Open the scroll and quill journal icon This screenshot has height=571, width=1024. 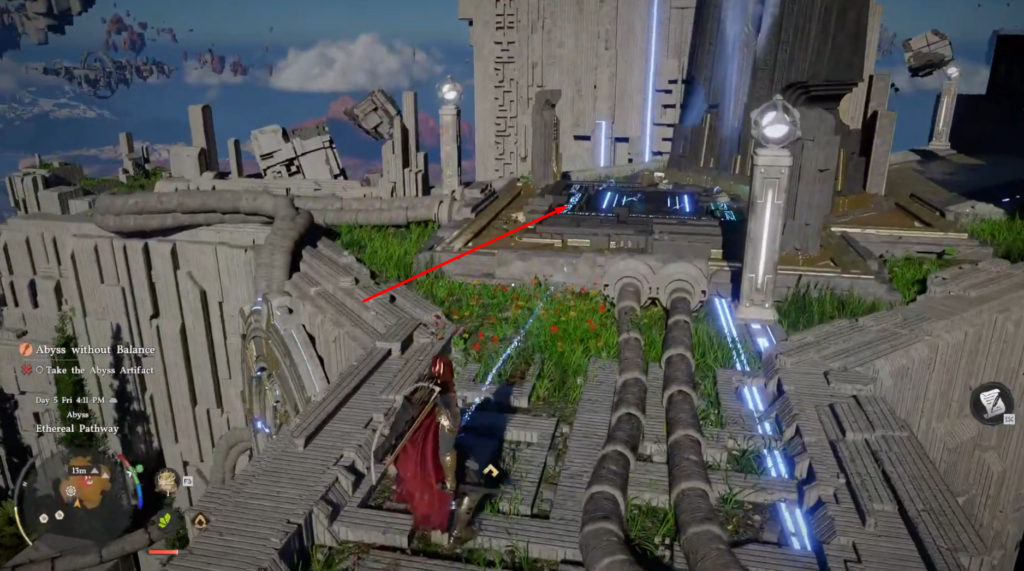point(991,402)
